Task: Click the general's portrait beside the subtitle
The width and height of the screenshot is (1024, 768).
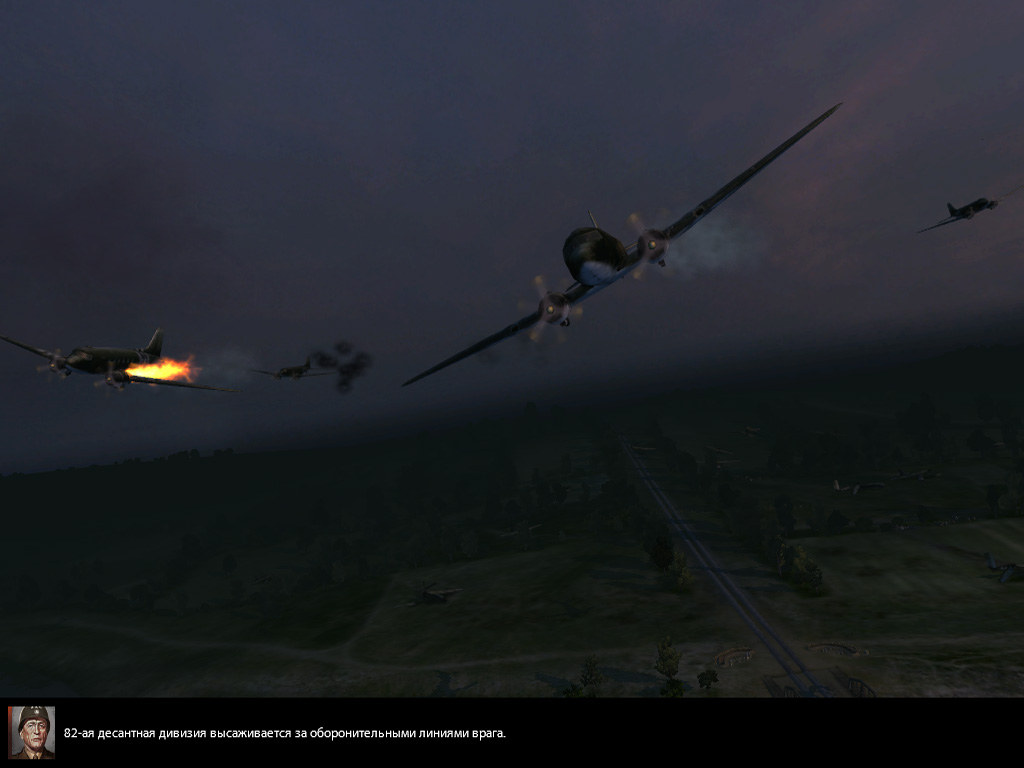Action: (32, 732)
